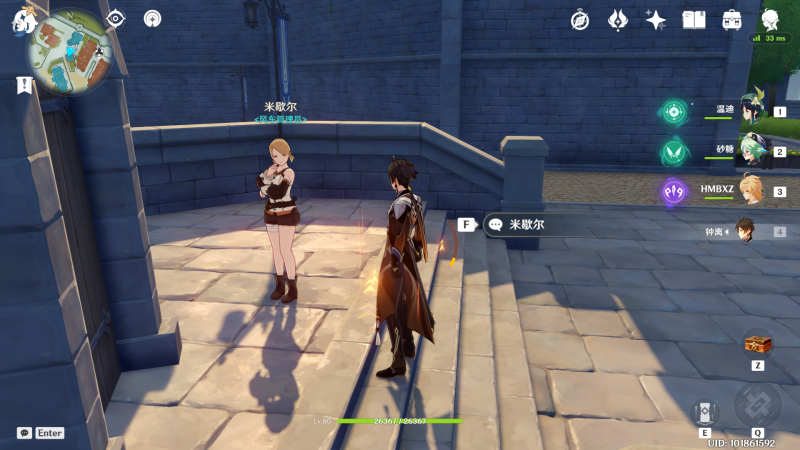The width and height of the screenshot is (800, 450).
Task: Open the Wish screen
Action: [618, 20]
